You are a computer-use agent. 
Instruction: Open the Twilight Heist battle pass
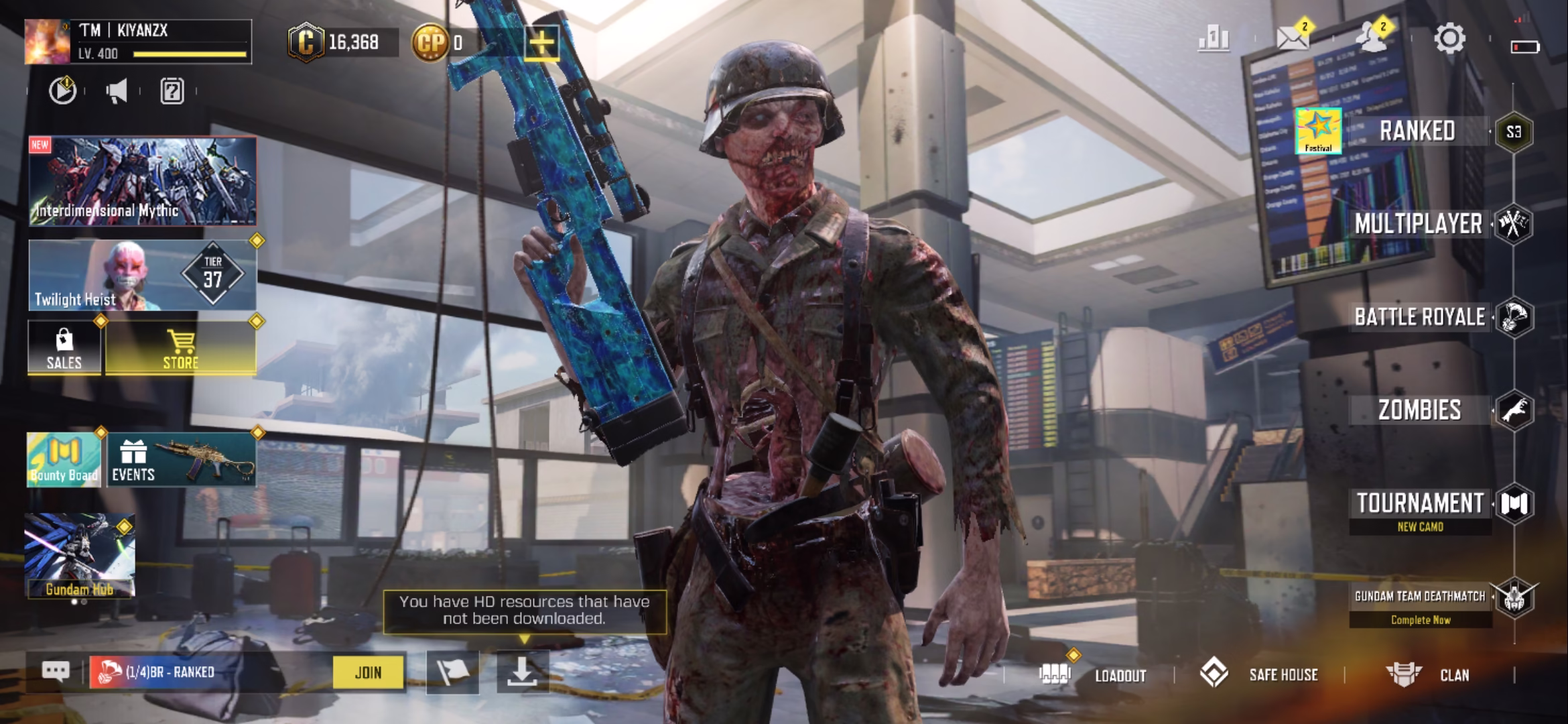(142, 276)
